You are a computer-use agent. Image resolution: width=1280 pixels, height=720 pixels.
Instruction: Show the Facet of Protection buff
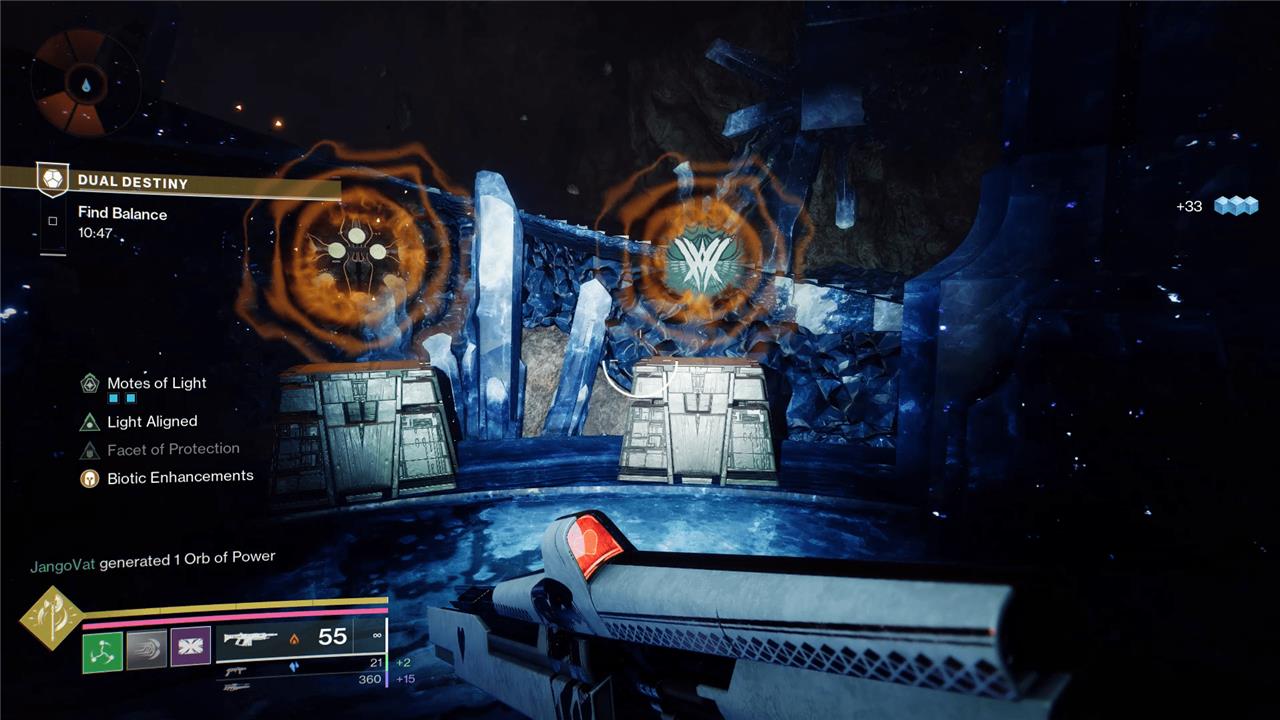coord(91,450)
